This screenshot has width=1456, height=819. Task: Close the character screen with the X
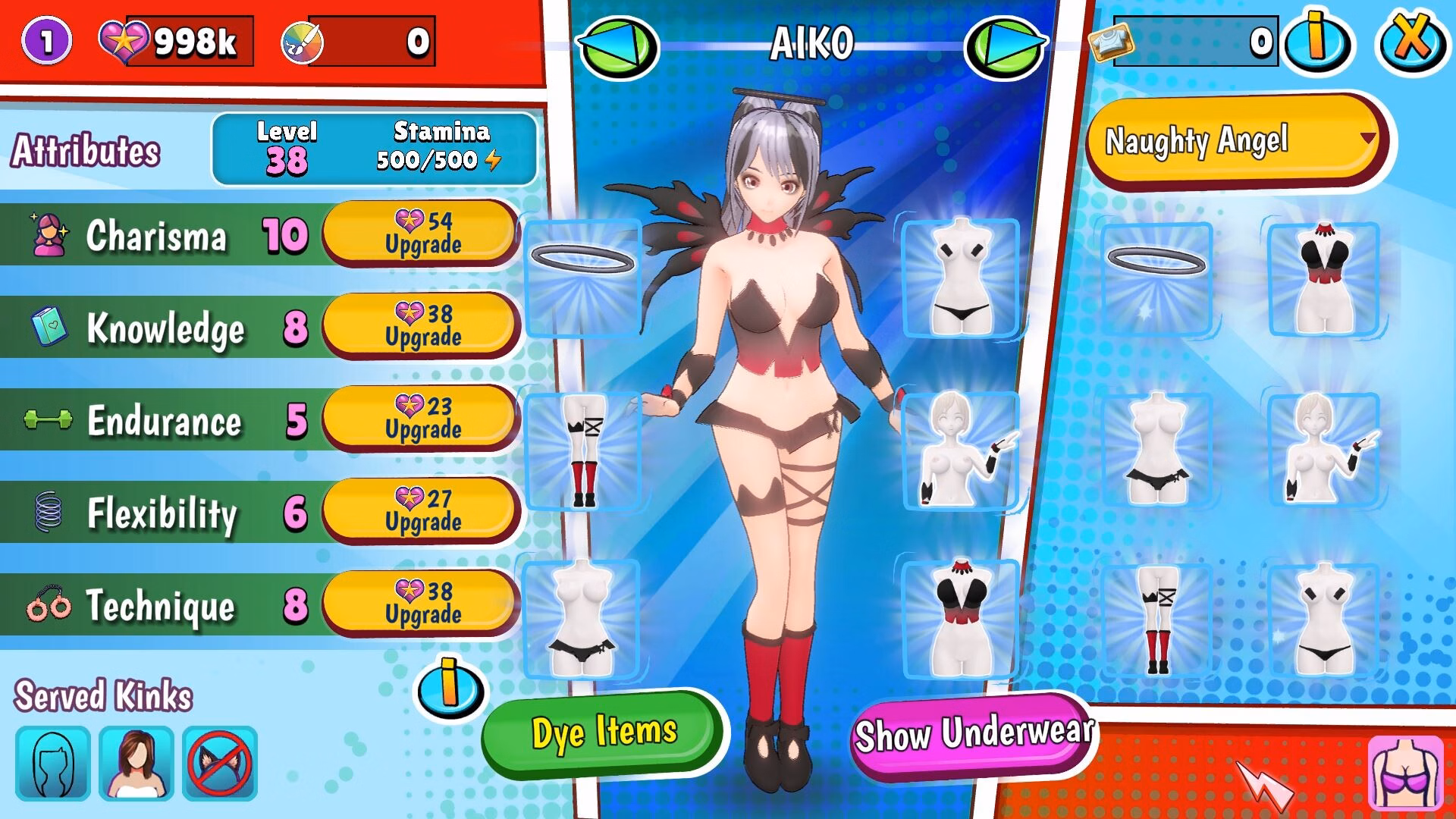1411,39
